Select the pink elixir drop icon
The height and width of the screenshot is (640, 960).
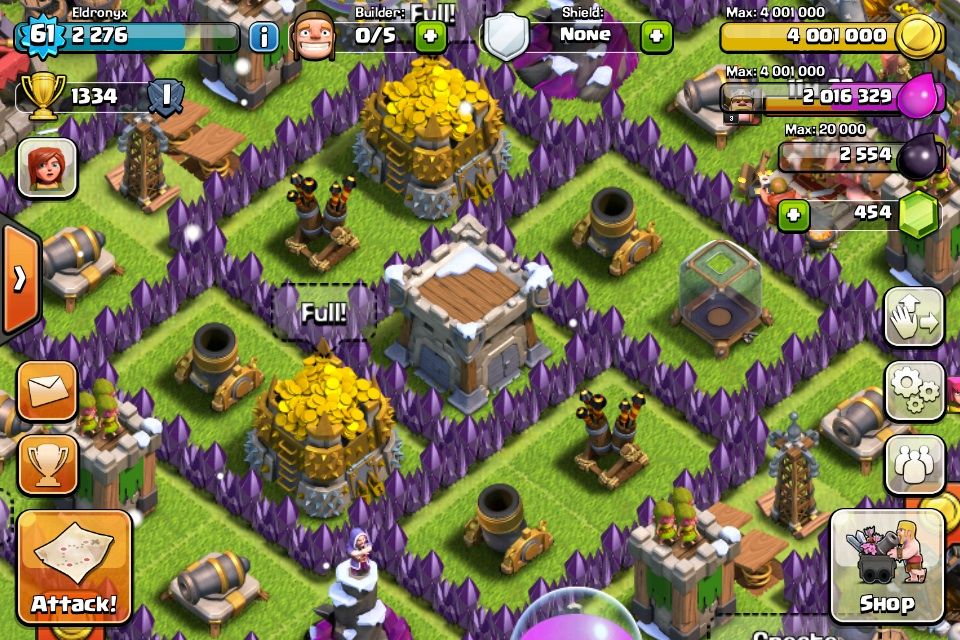click(x=918, y=98)
